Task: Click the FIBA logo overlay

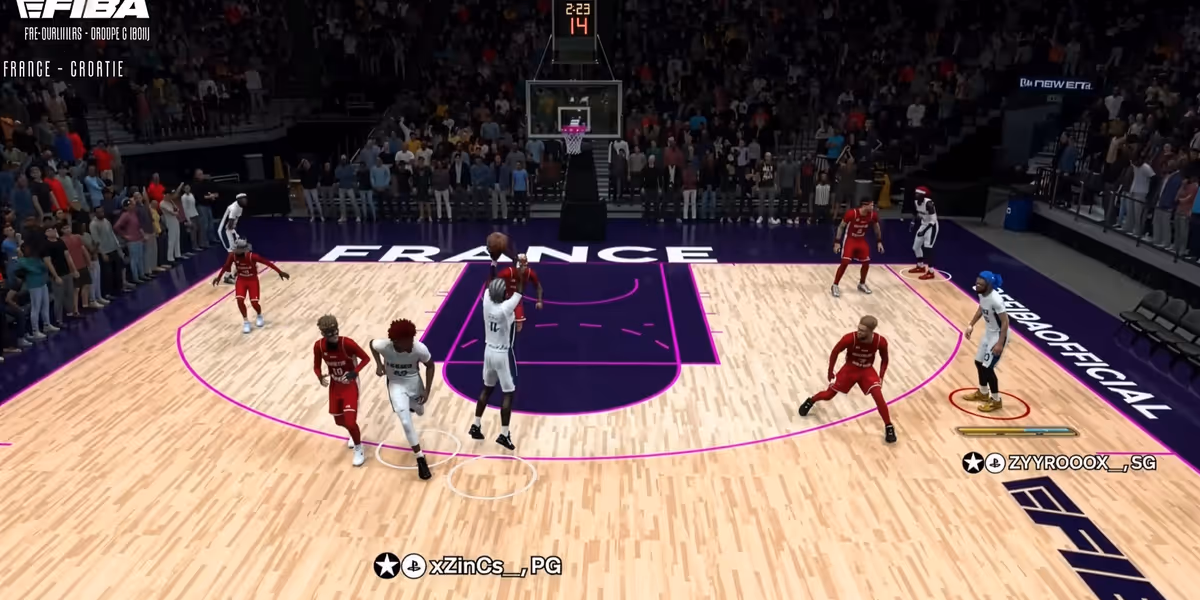Action: coord(84,10)
